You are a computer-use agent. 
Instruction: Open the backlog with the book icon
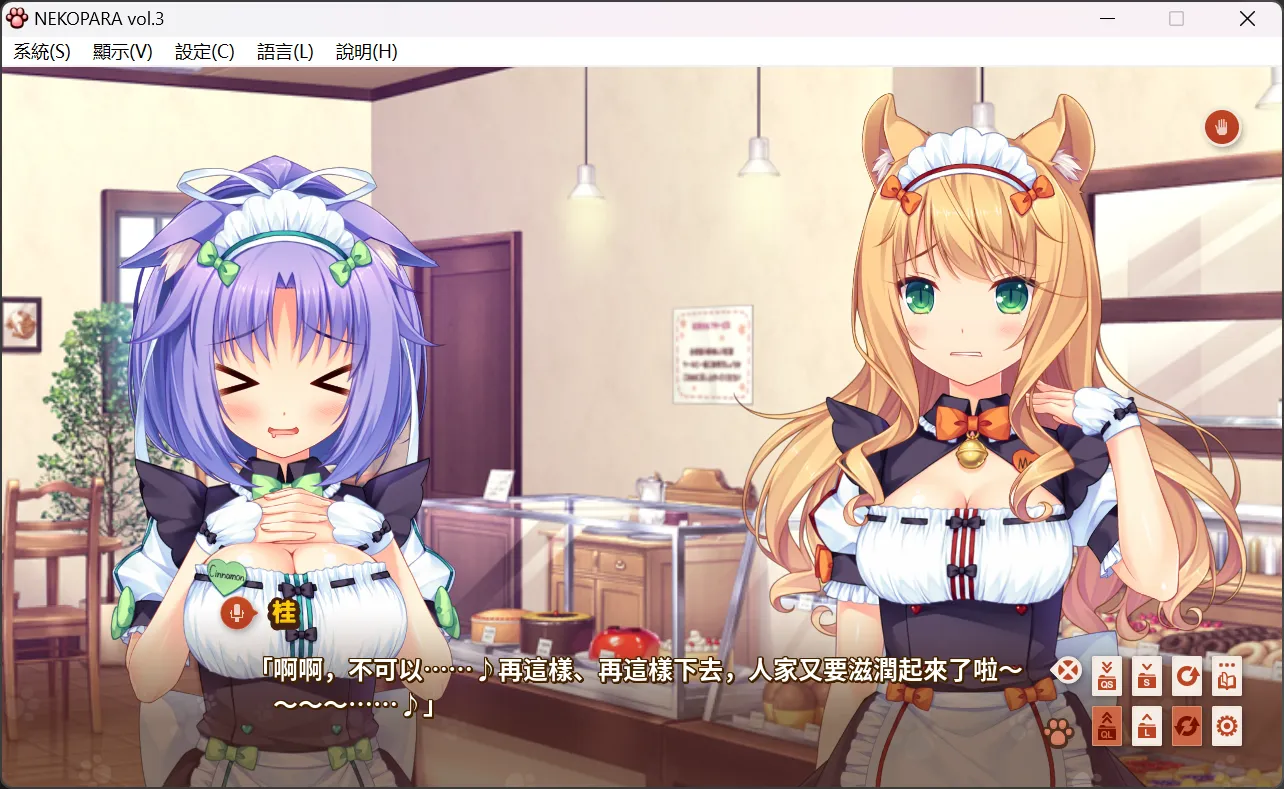tap(1227, 675)
